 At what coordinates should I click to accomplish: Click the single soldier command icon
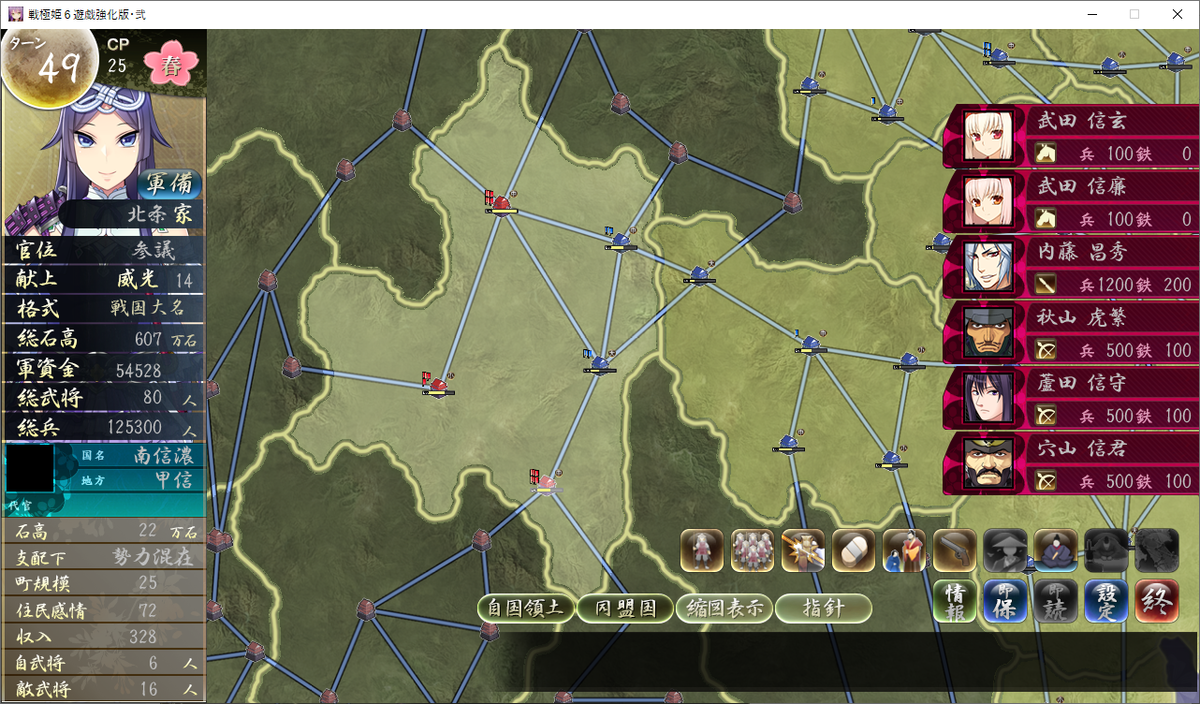pos(702,550)
